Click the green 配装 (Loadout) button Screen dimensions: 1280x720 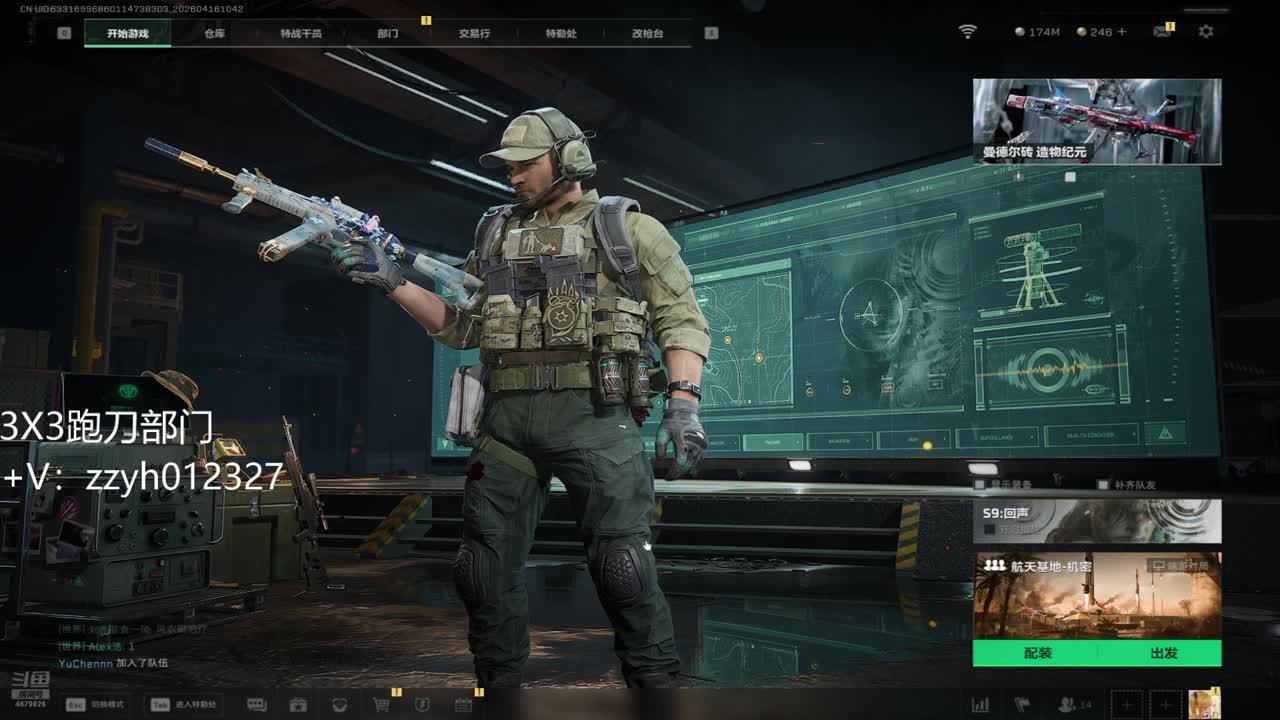click(x=1038, y=653)
